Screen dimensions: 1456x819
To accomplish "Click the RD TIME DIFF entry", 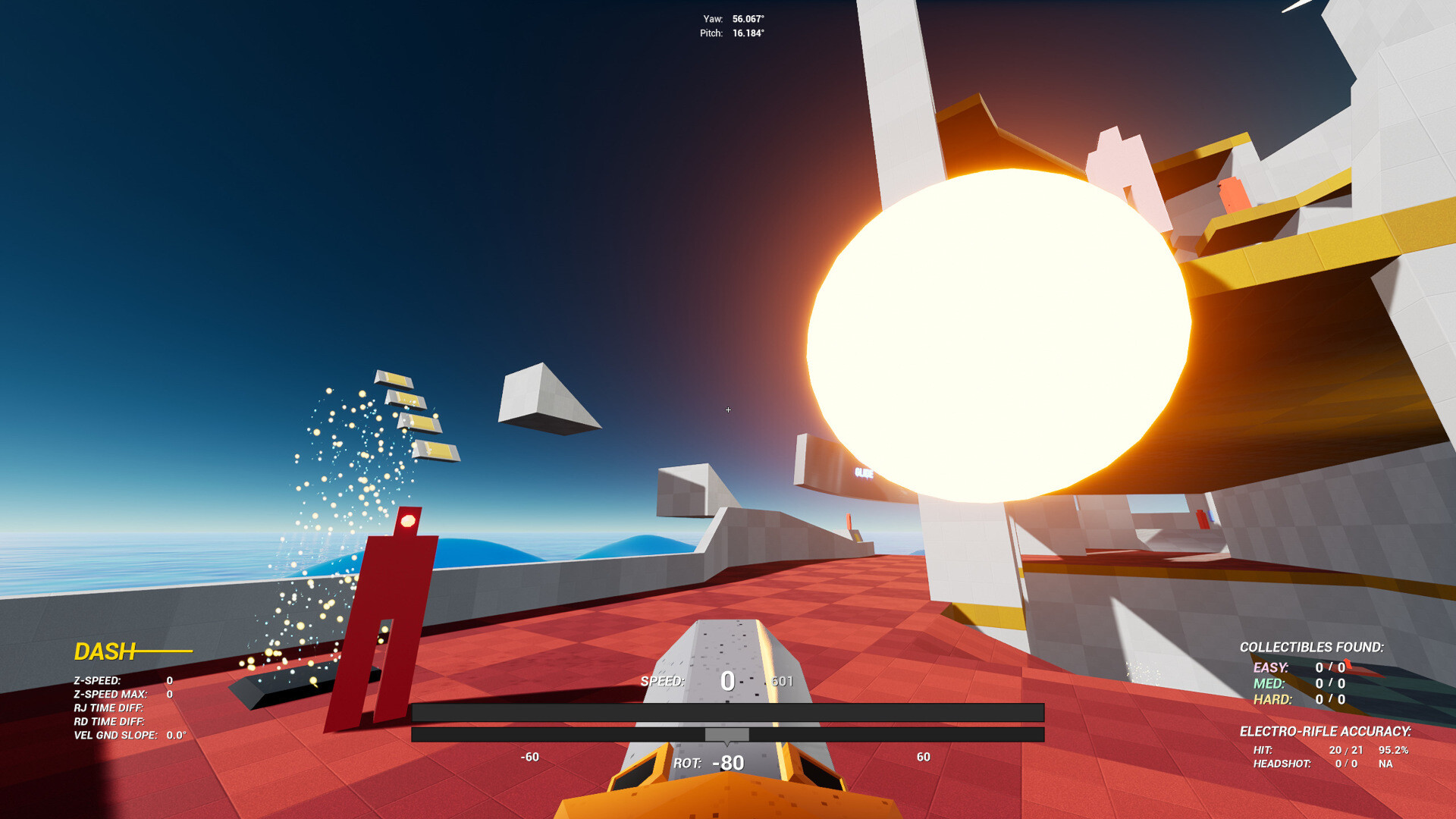I will point(110,721).
